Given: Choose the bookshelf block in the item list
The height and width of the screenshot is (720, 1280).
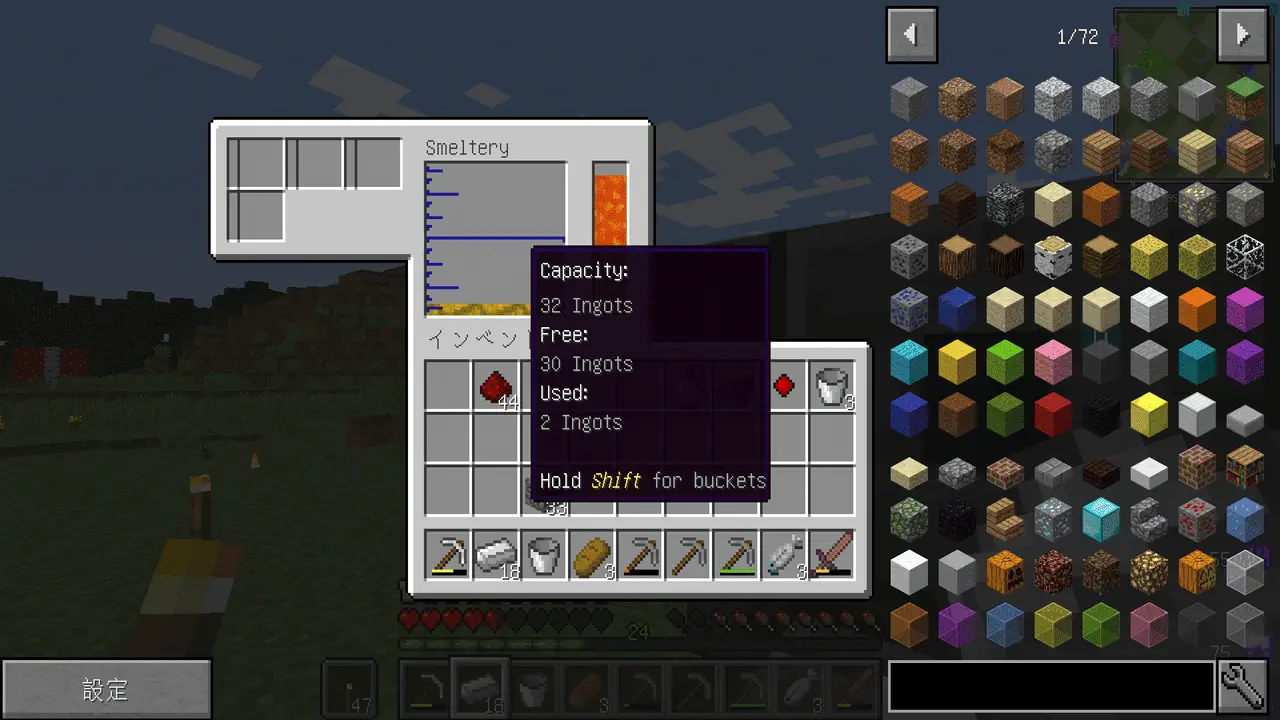Looking at the screenshot, I should point(1245,467).
